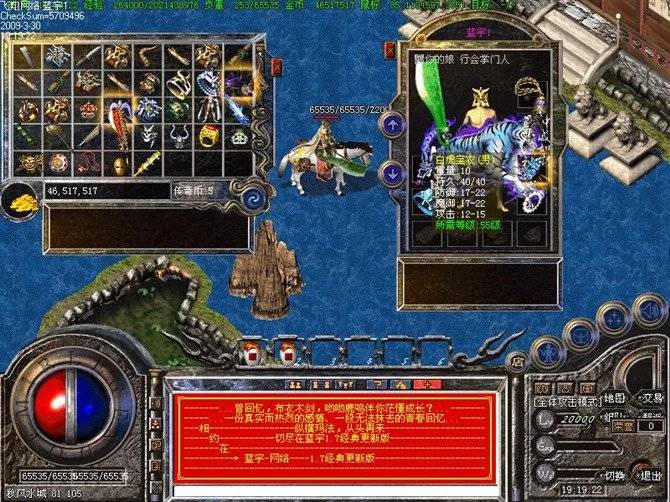The image size is (670, 502).
Task: Close the character equipment panel
Action: [x=391, y=47]
